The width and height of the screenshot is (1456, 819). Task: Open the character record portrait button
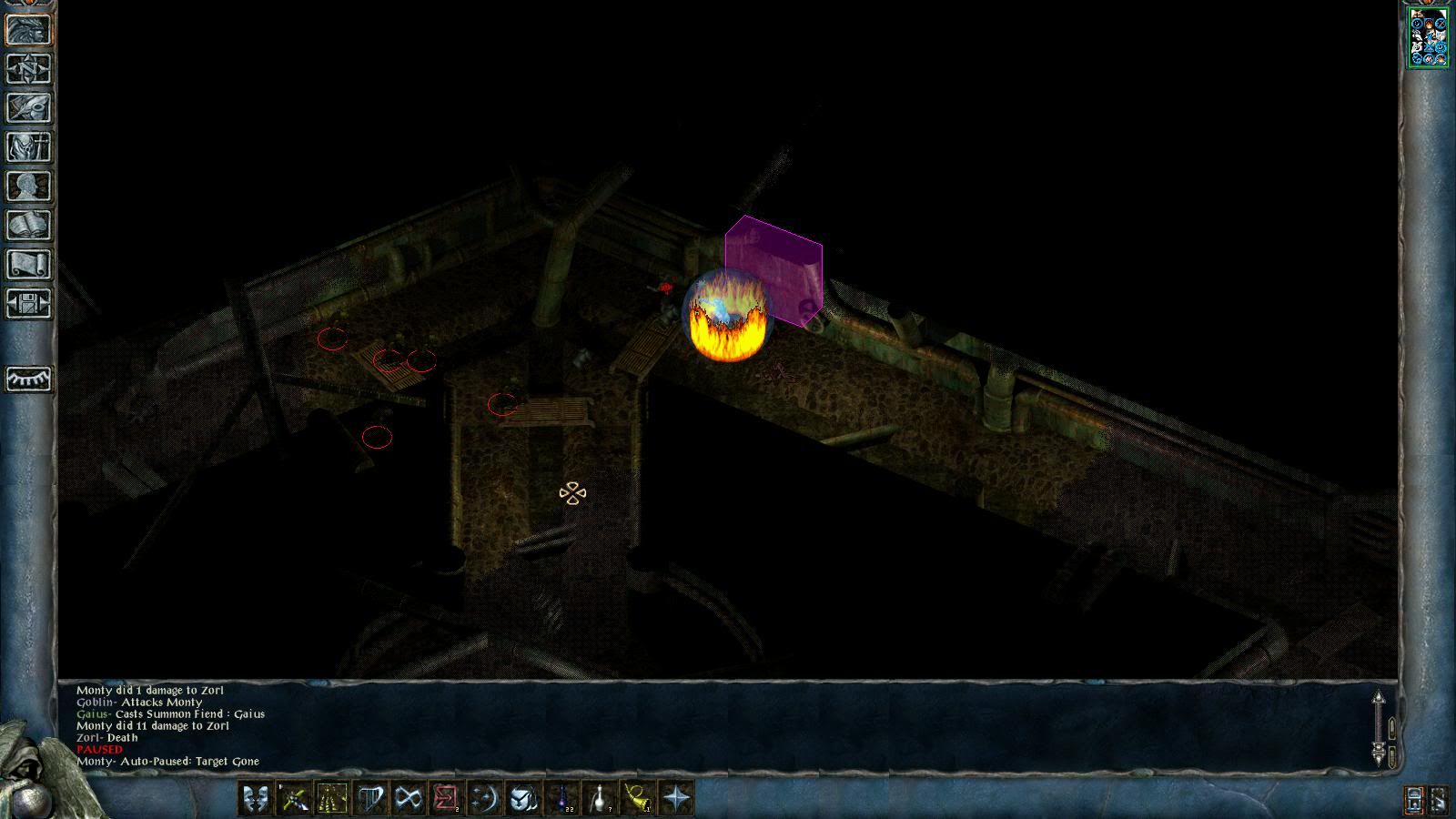point(28,30)
